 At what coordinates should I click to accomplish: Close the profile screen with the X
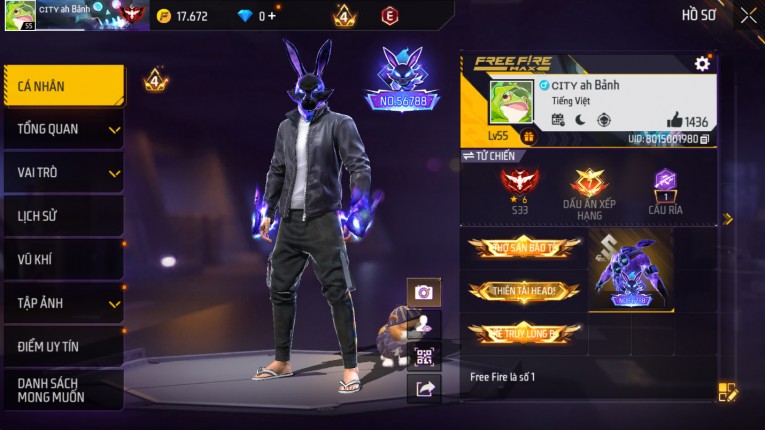coord(748,15)
